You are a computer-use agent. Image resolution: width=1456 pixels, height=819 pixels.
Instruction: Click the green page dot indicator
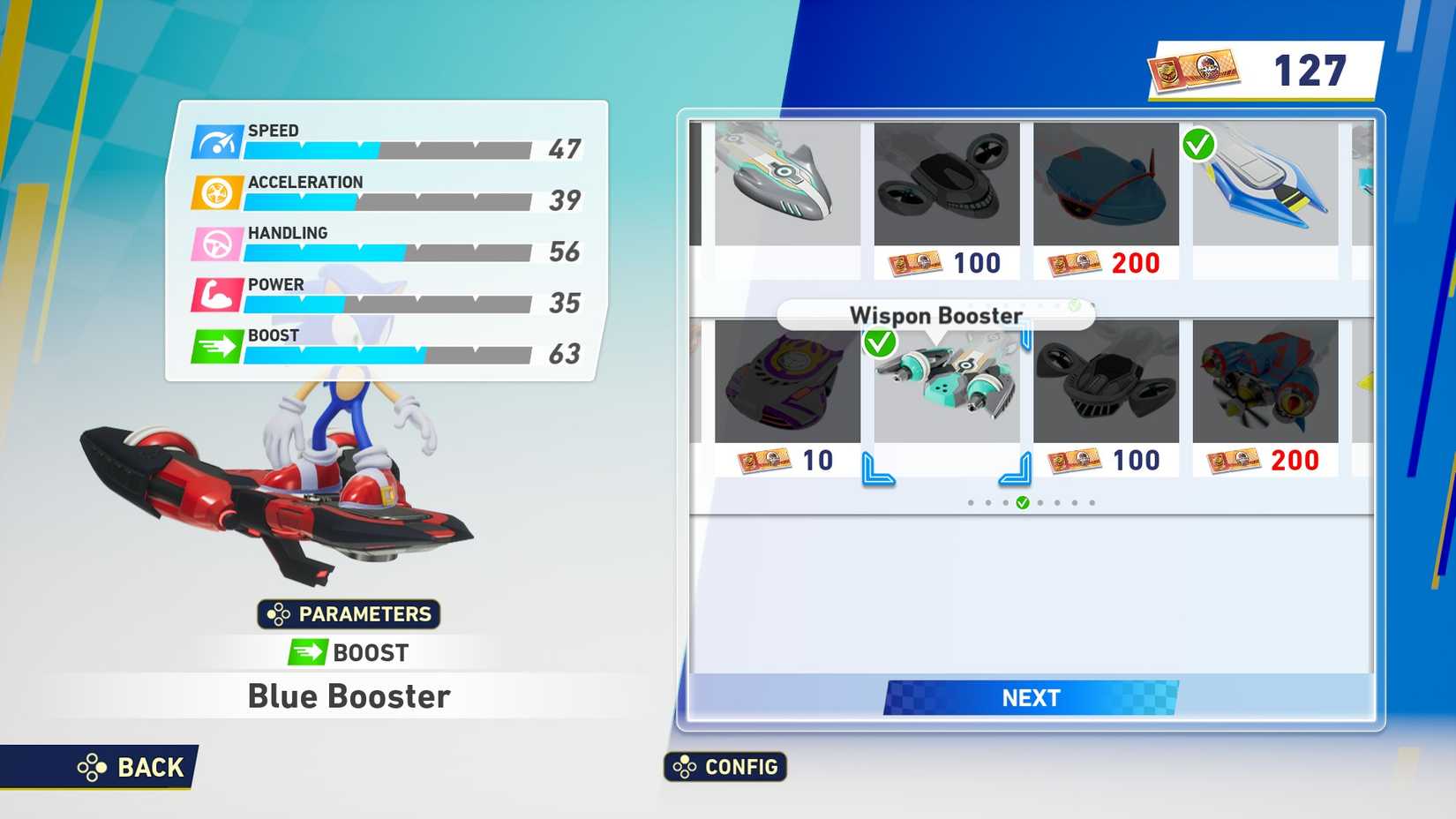click(x=1024, y=501)
